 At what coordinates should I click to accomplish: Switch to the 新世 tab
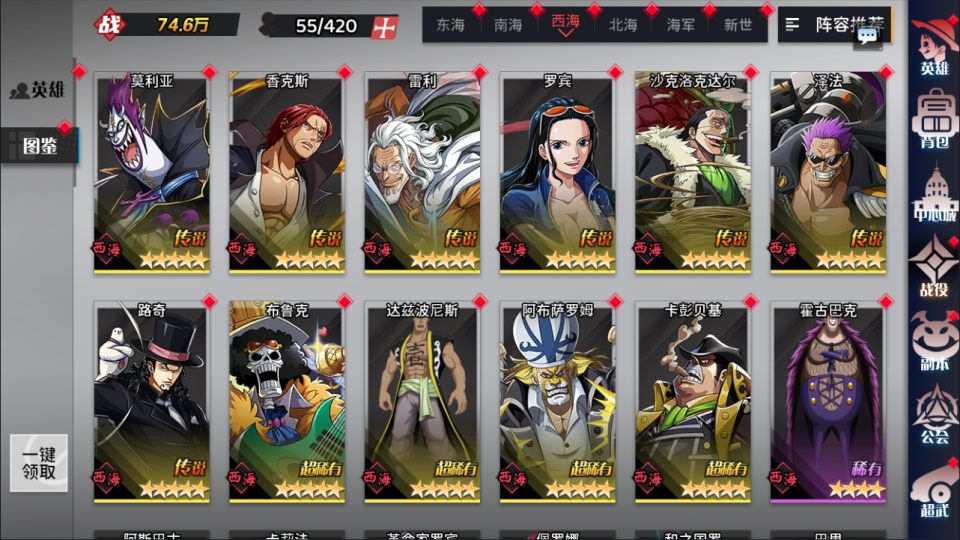click(738, 25)
